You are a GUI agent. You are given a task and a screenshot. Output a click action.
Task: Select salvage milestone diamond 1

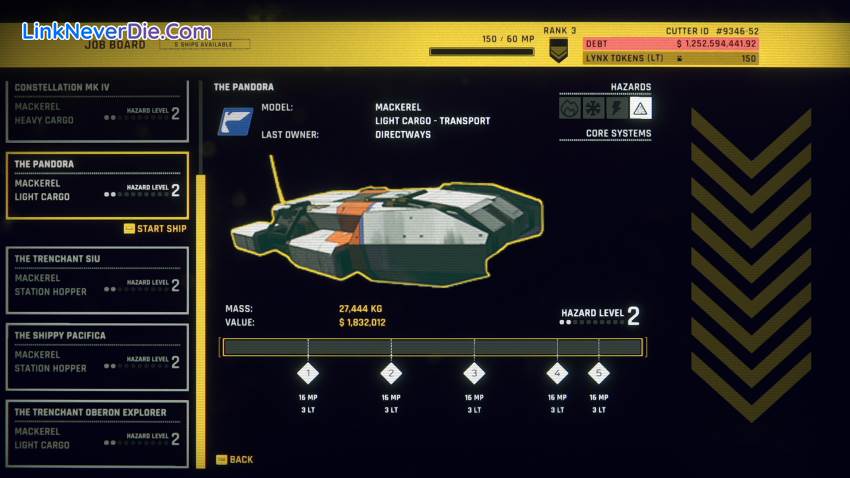coord(308,374)
